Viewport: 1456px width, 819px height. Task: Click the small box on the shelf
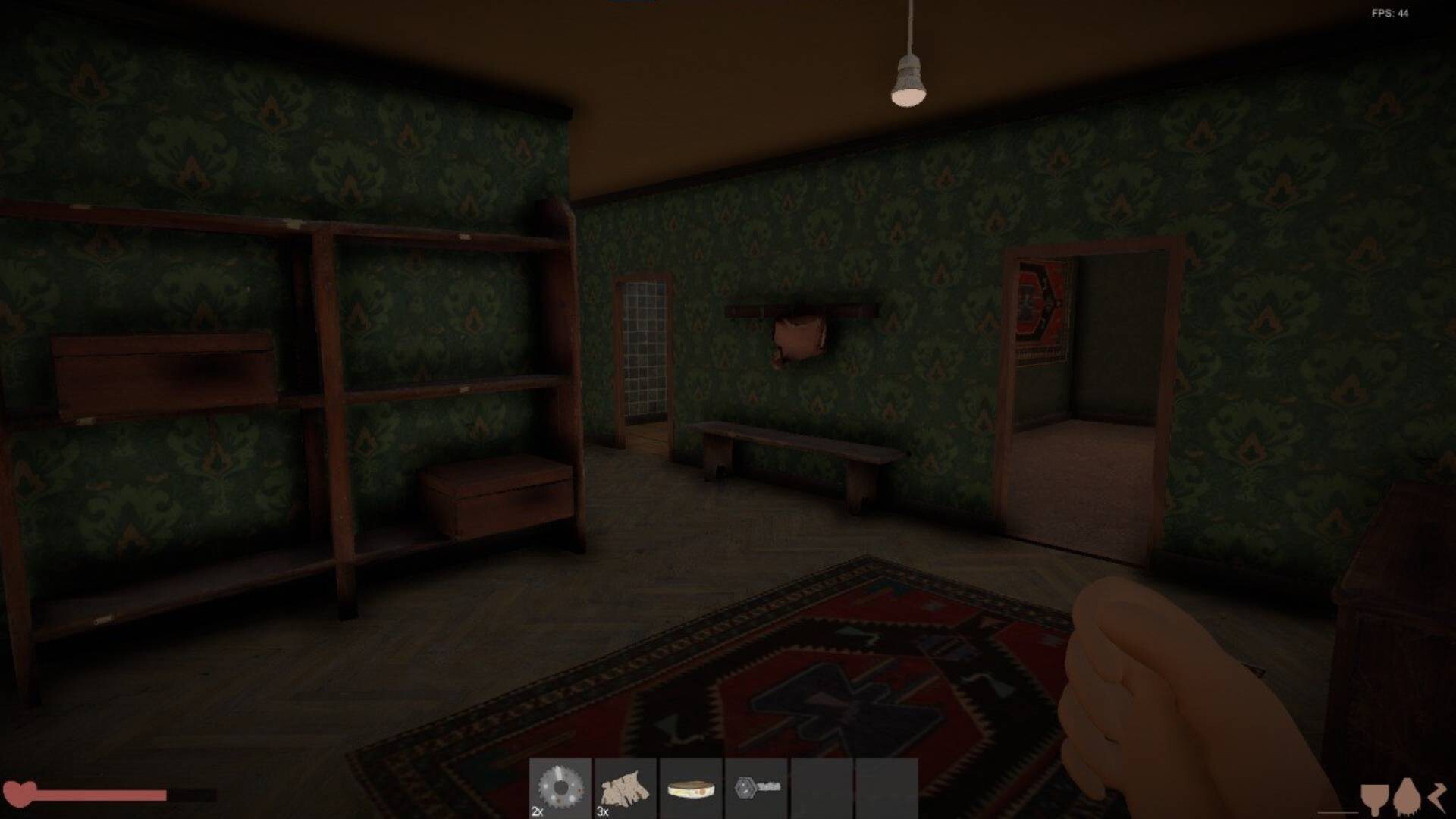click(497, 497)
